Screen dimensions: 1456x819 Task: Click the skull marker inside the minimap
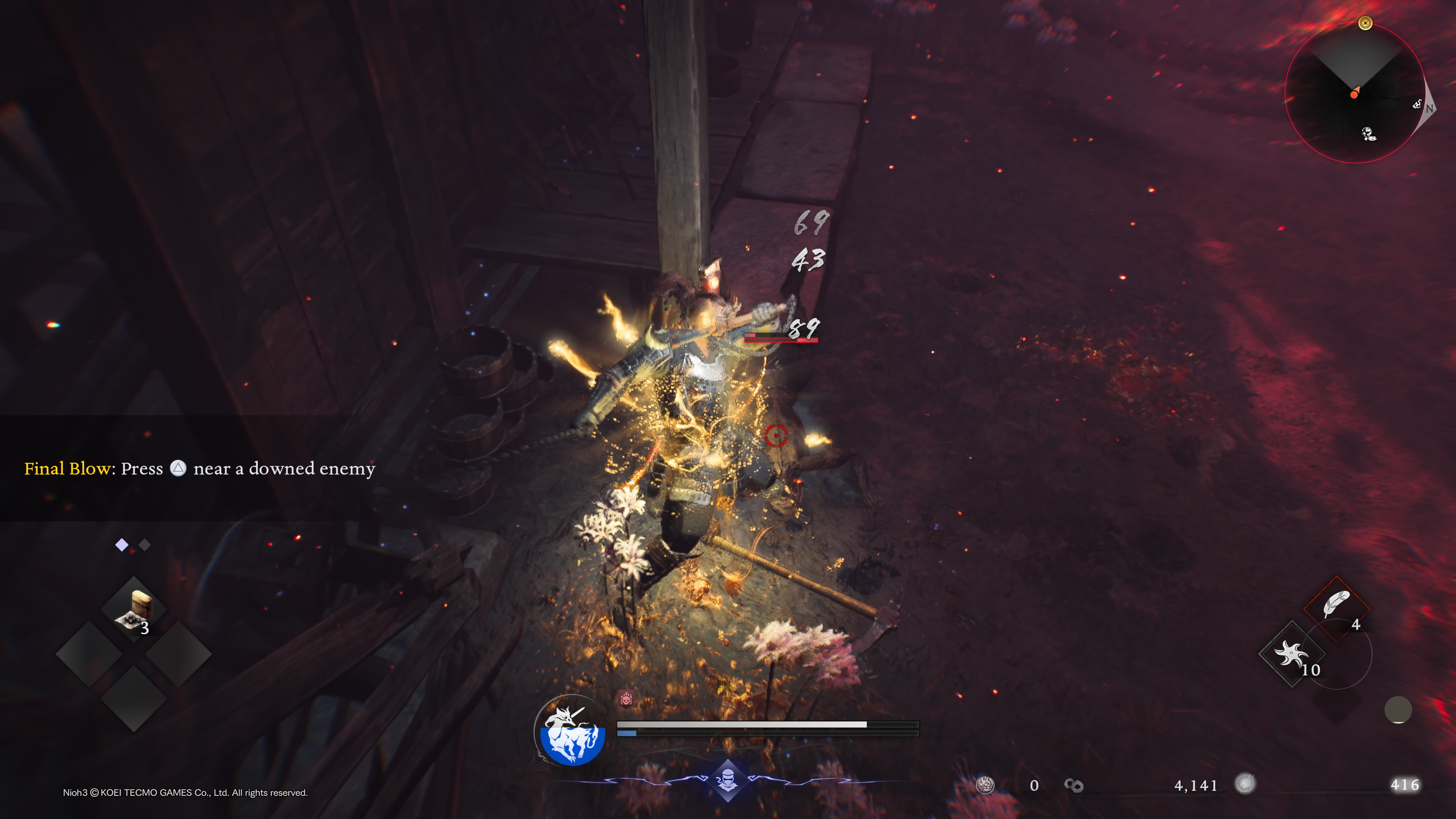click(x=1368, y=134)
